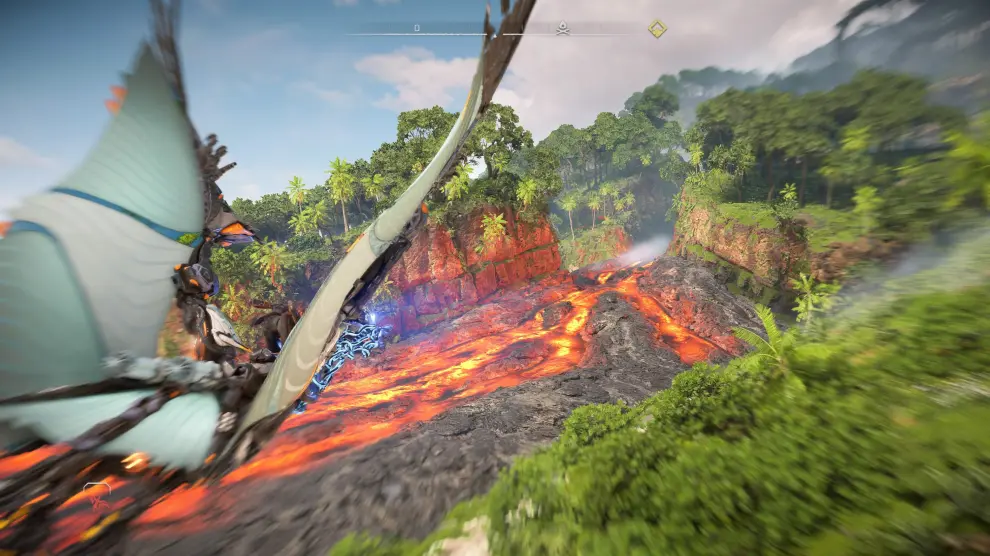990x556 pixels.
Task: Click the compass bar heading strip
Action: (450, 33)
